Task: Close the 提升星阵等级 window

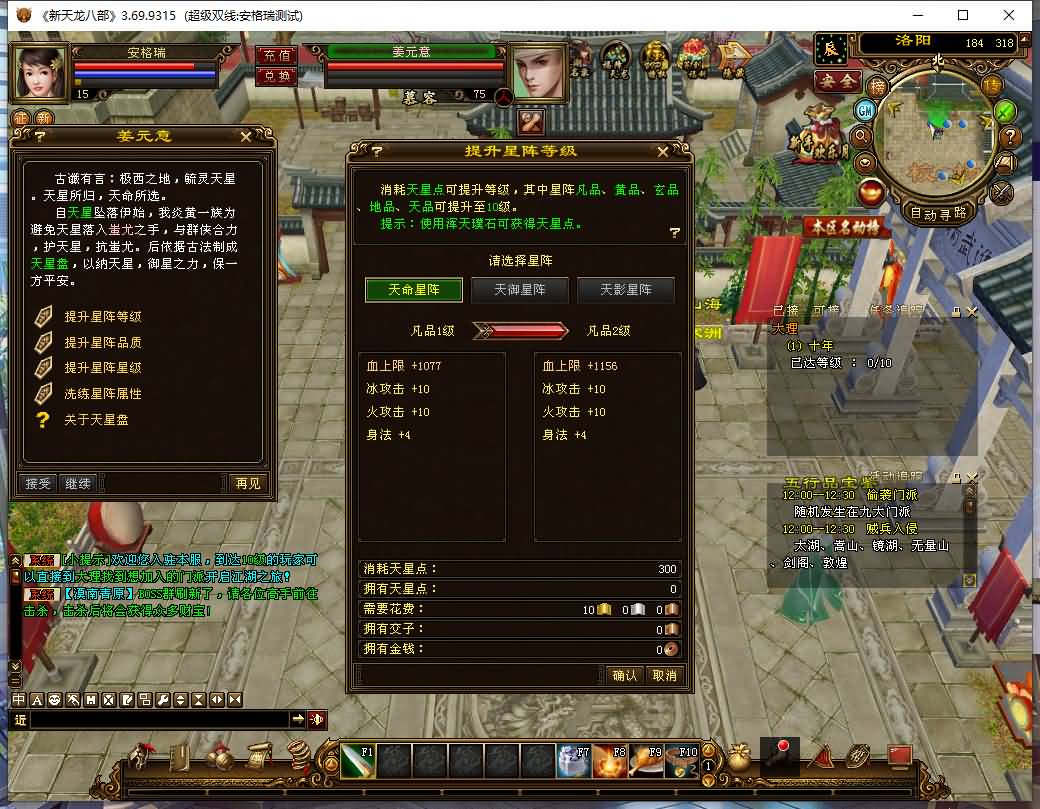Action: click(x=662, y=152)
